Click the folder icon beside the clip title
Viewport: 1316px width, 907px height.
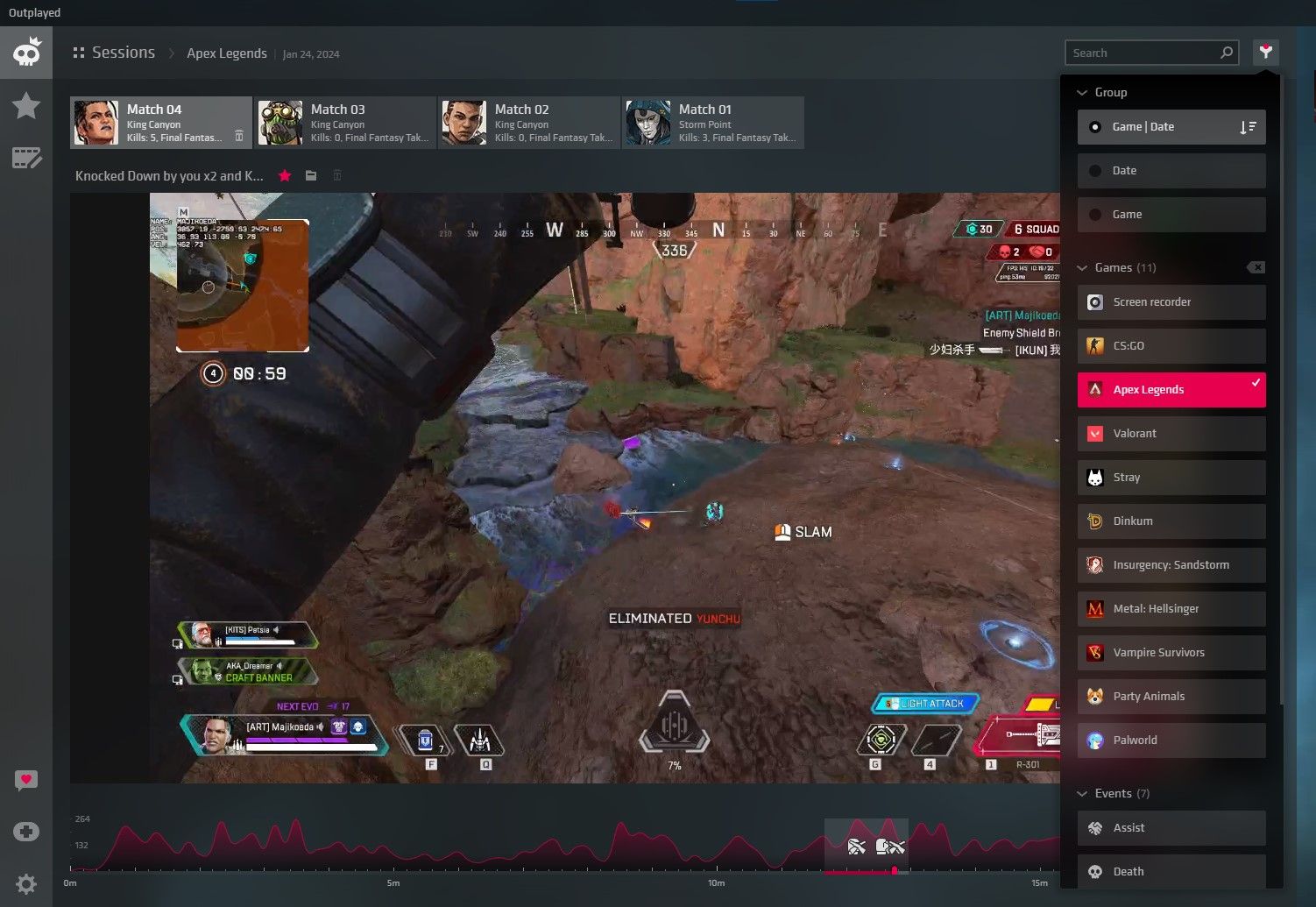point(311,175)
